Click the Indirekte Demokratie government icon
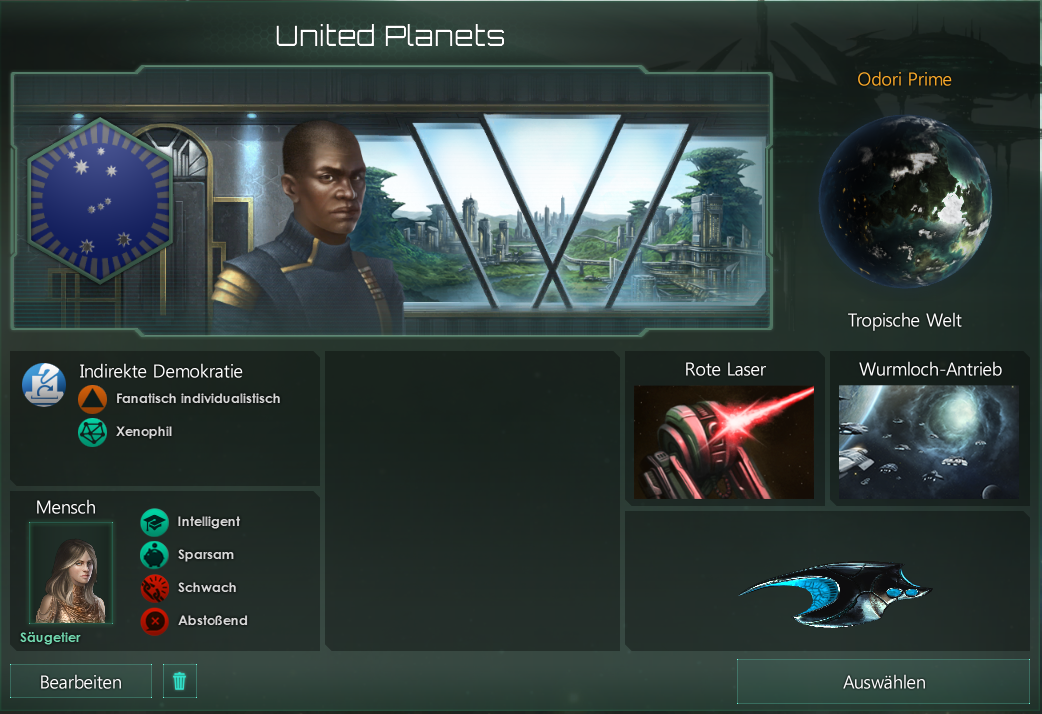This screenshot has height=714, width=1042. (44, 384)
